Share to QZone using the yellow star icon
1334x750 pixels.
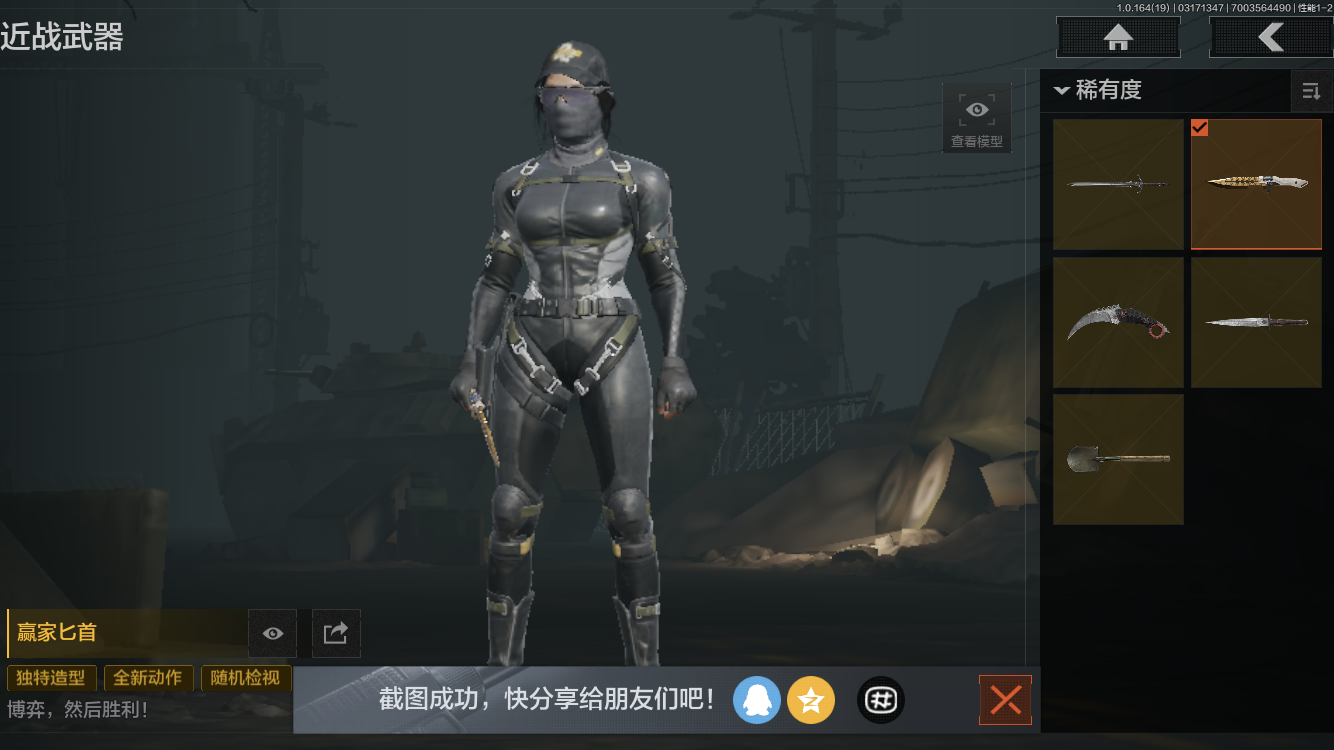[x=811, y=700]
